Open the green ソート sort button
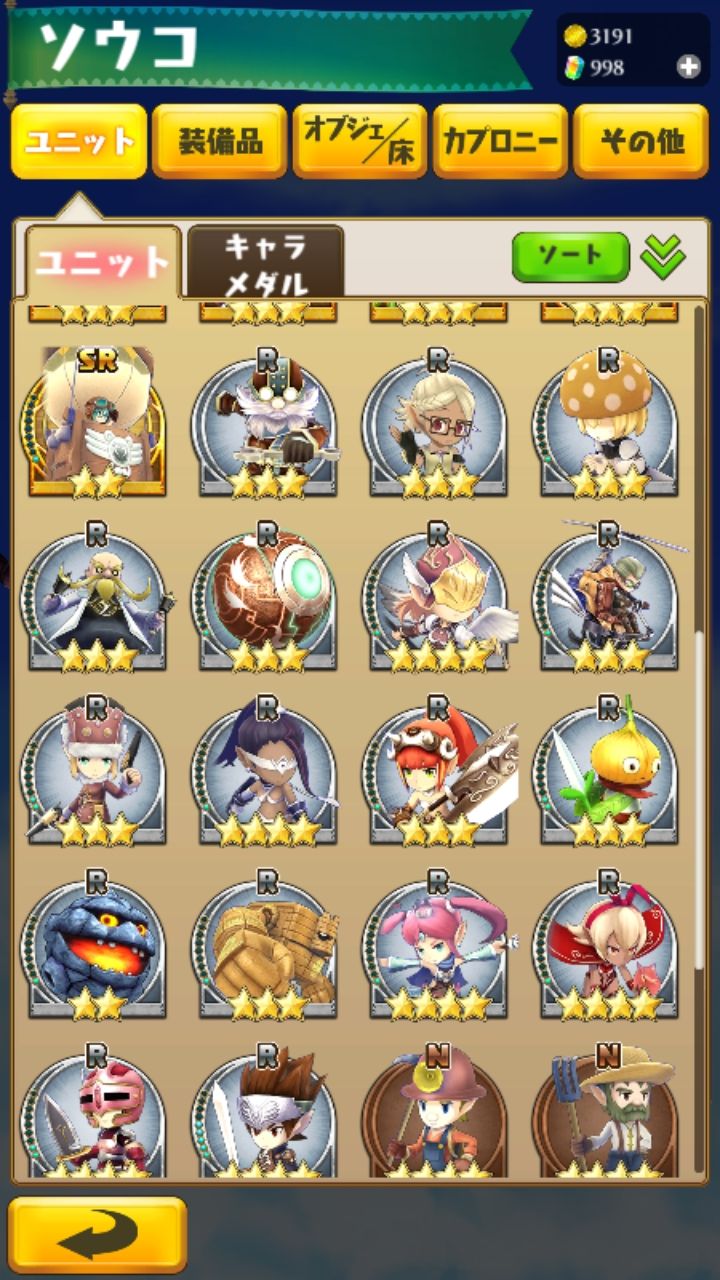This screenshot has height=1280, width=720. point(570,258)
